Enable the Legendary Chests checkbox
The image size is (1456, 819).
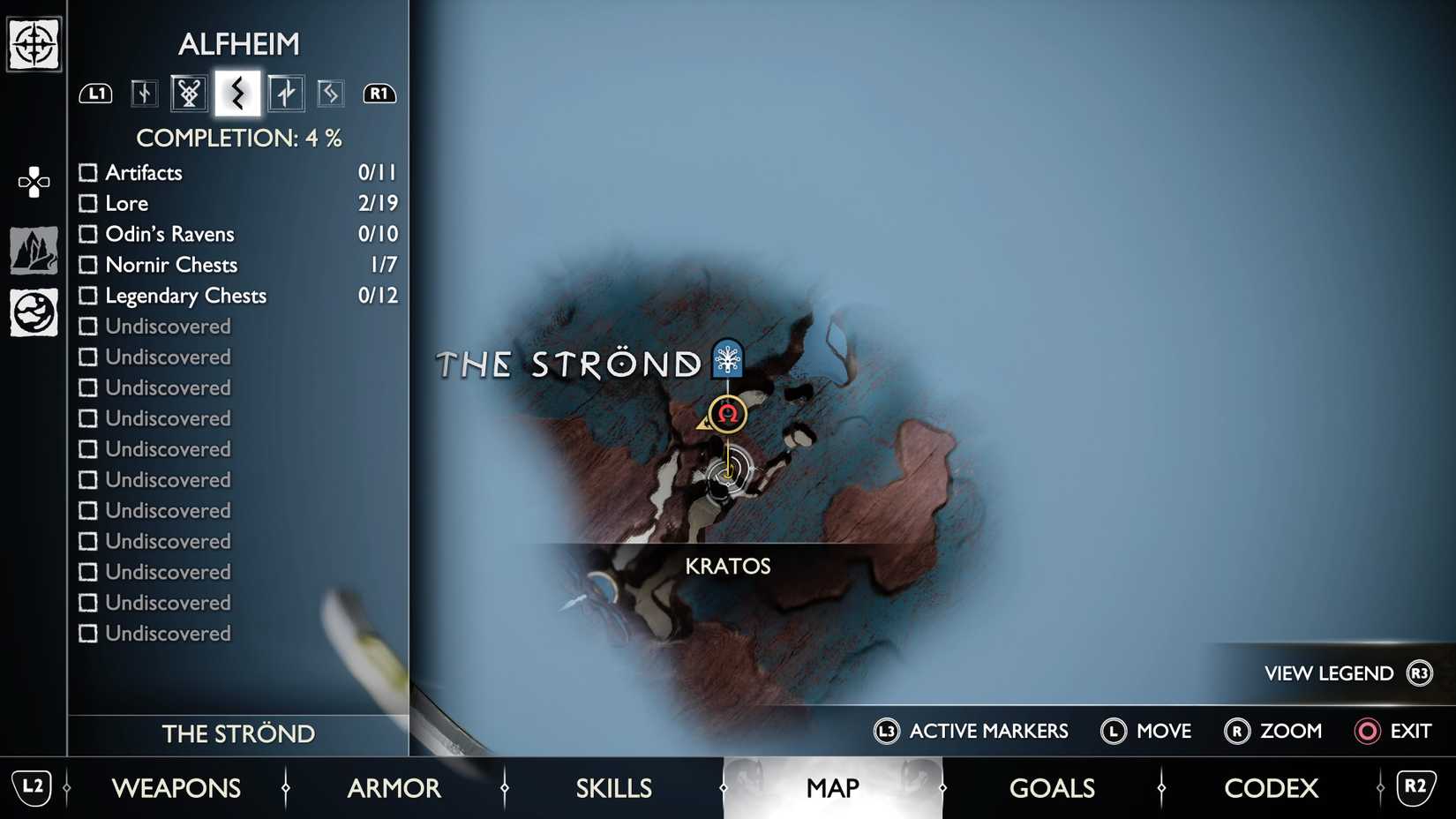[88, 296]
